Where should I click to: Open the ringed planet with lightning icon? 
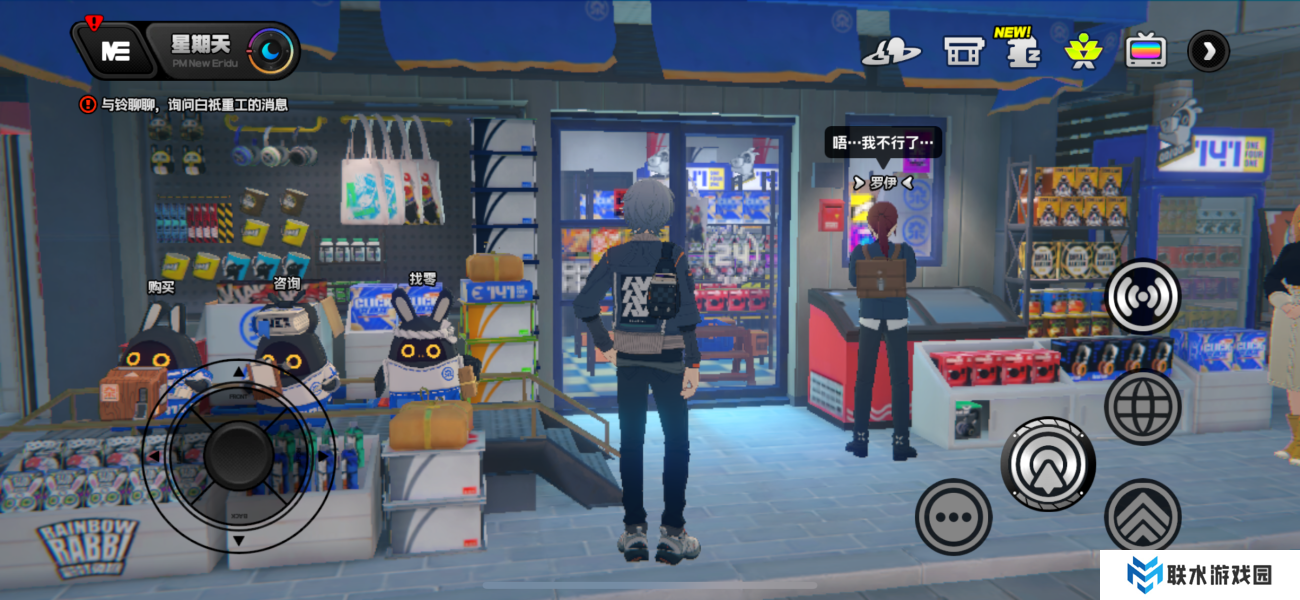[x=891, y=51]
